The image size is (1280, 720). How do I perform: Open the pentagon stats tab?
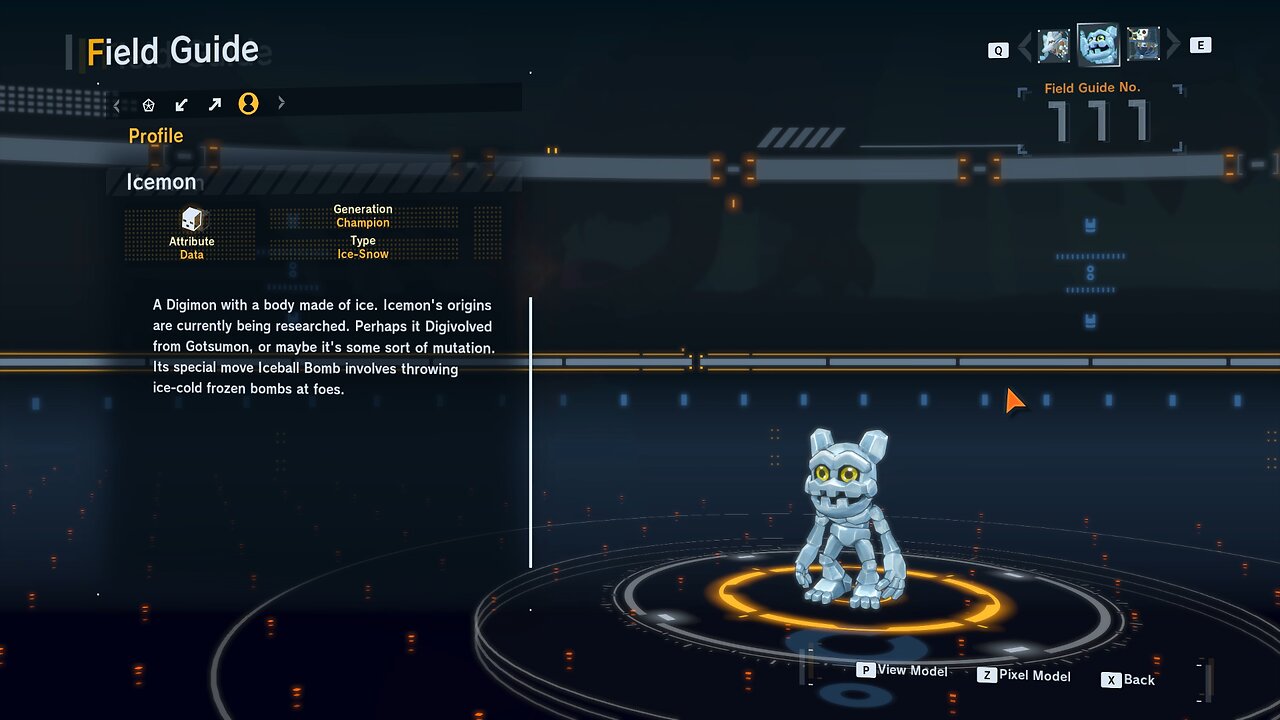point(149,104)
